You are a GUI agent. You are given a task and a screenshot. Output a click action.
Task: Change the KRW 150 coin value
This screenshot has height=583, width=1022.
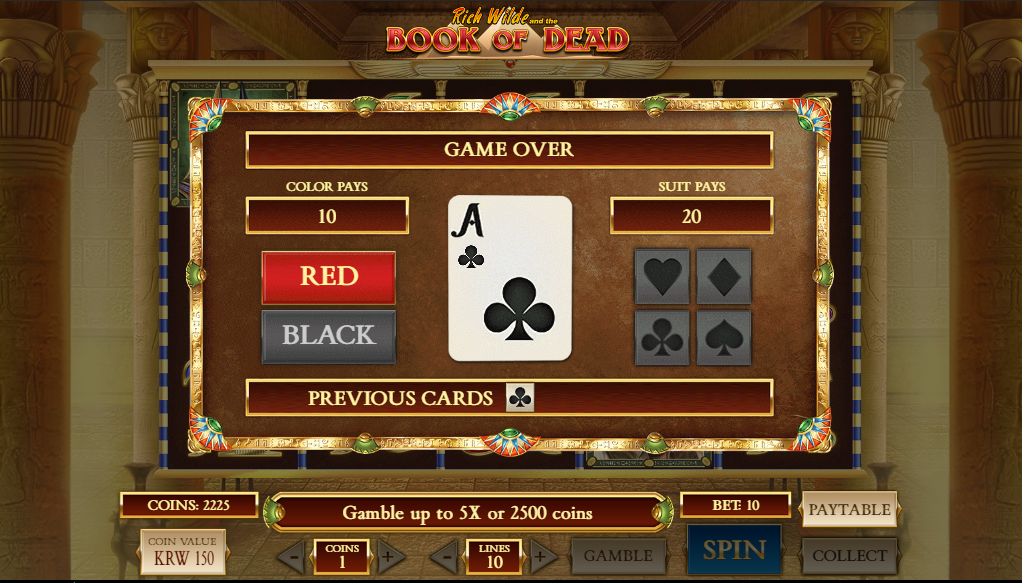[x=183, y=551]
